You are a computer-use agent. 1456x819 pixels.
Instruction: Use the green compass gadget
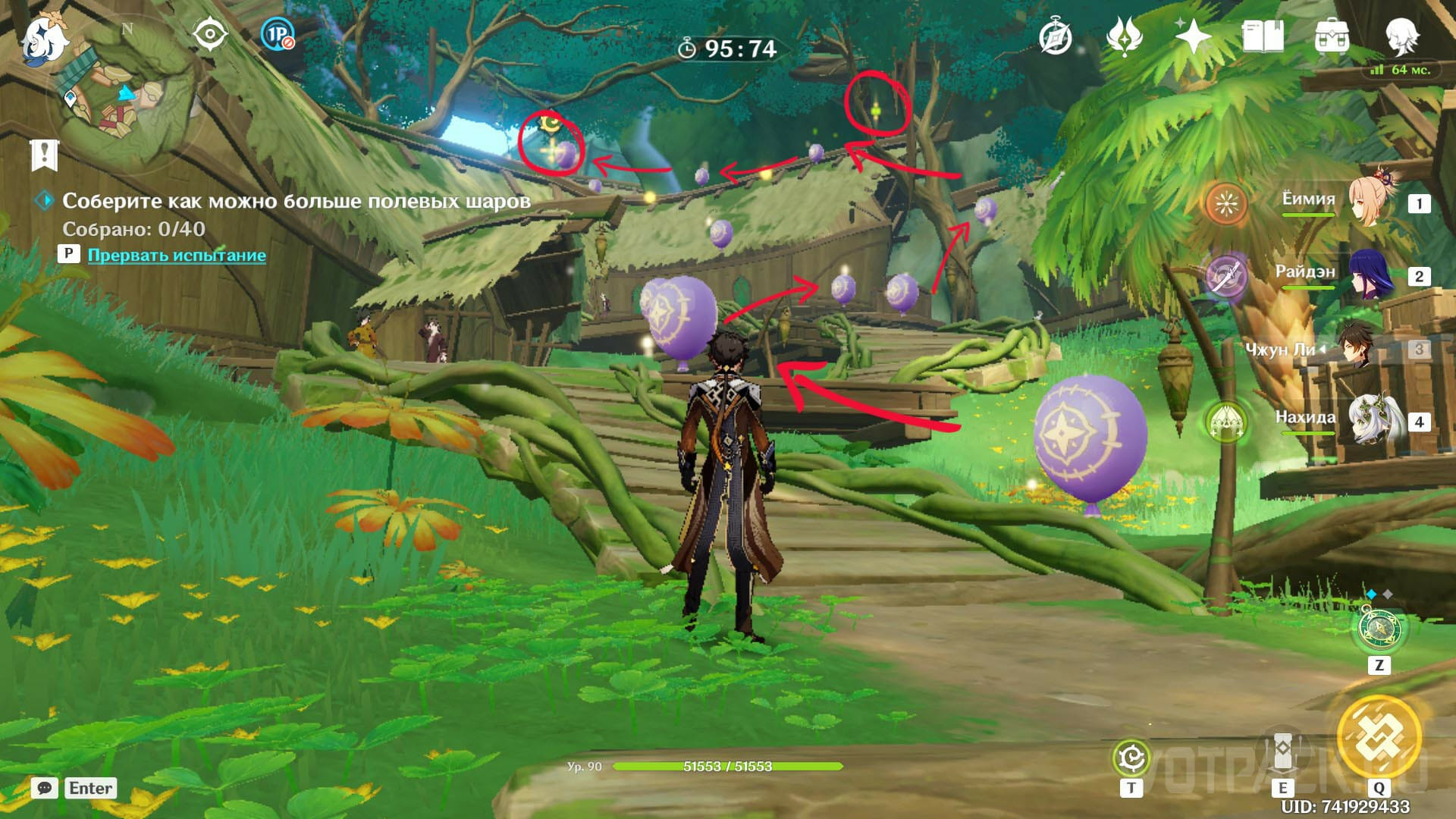(x=1379, y=629)
